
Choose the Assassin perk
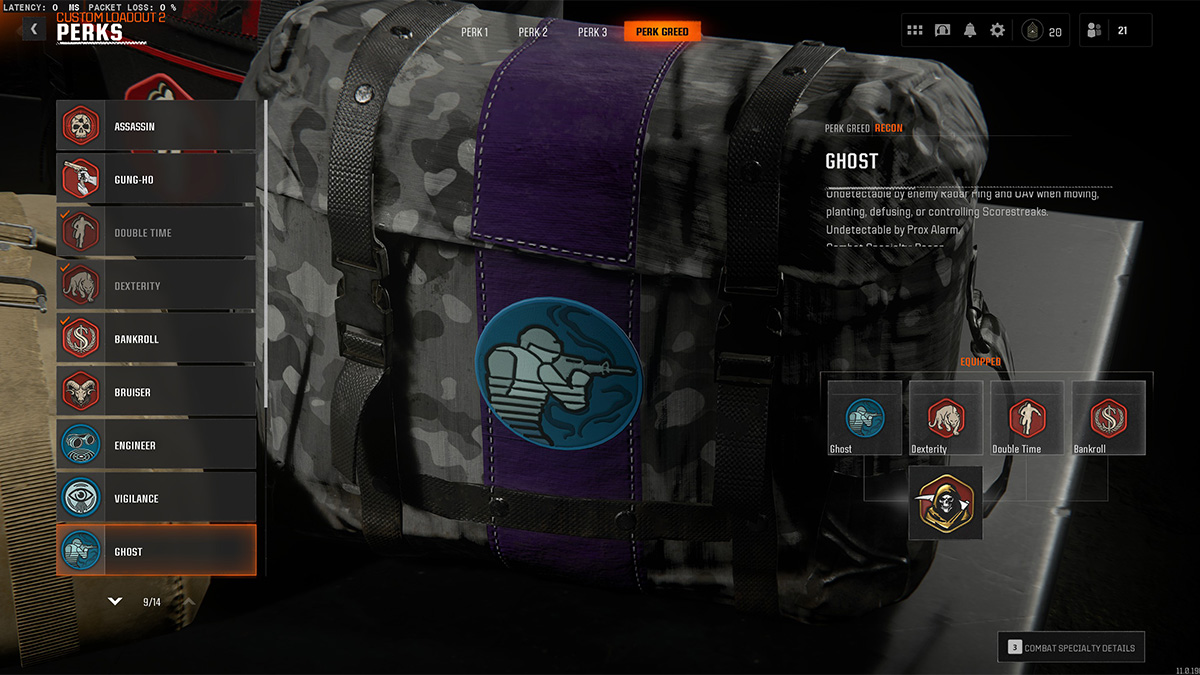156,127
